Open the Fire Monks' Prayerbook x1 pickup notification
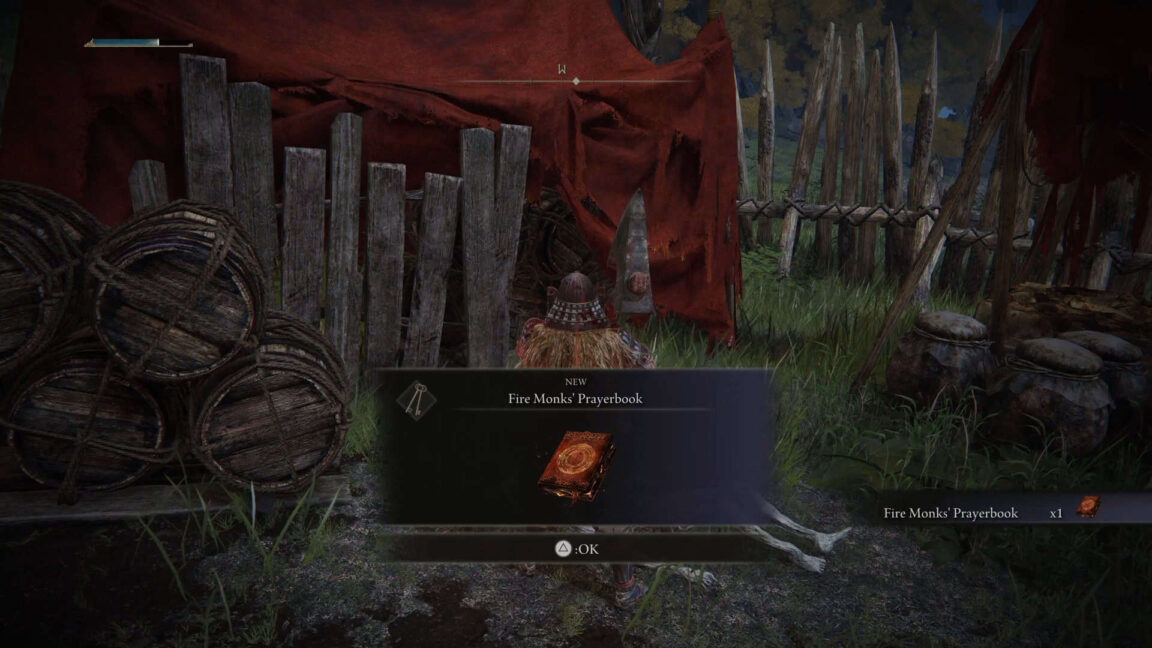 click(990, 512)
